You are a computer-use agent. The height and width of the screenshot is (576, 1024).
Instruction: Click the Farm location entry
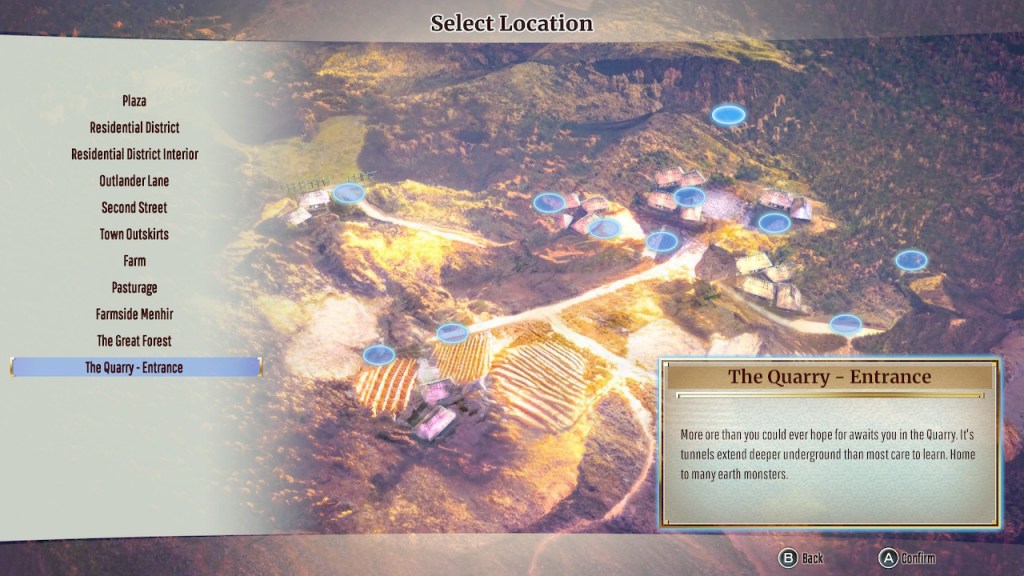(135, 261)
